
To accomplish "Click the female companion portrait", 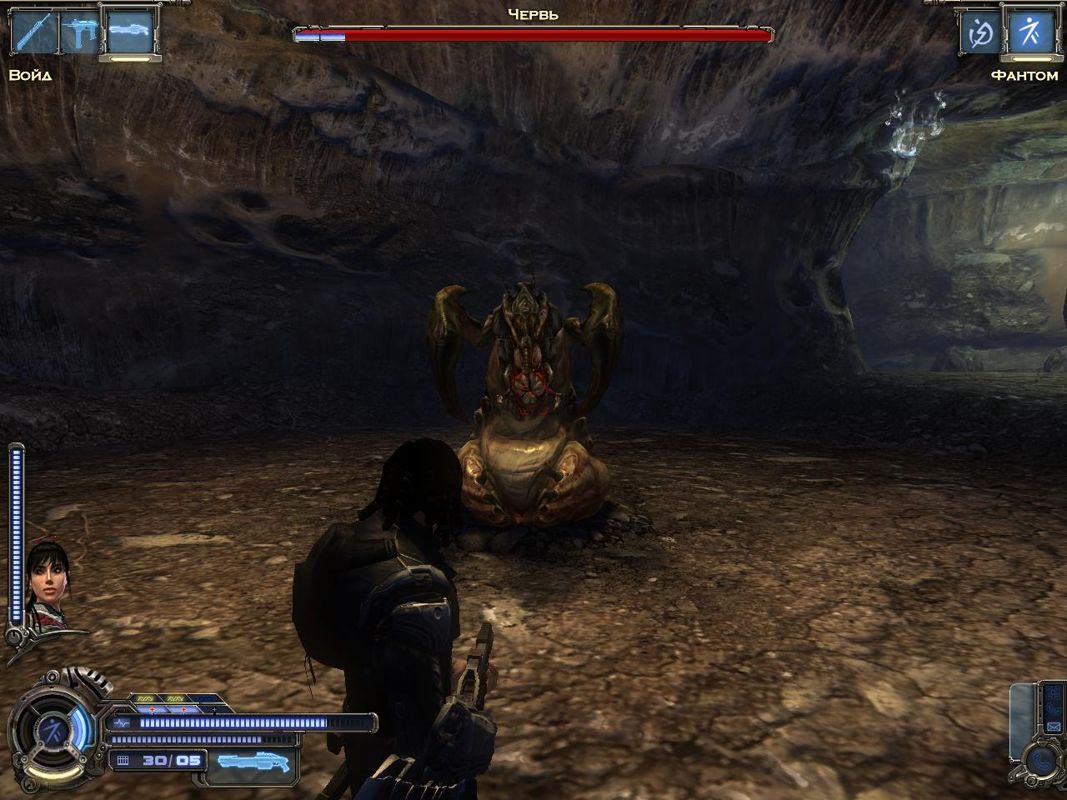I will click(x=46, y=584).
